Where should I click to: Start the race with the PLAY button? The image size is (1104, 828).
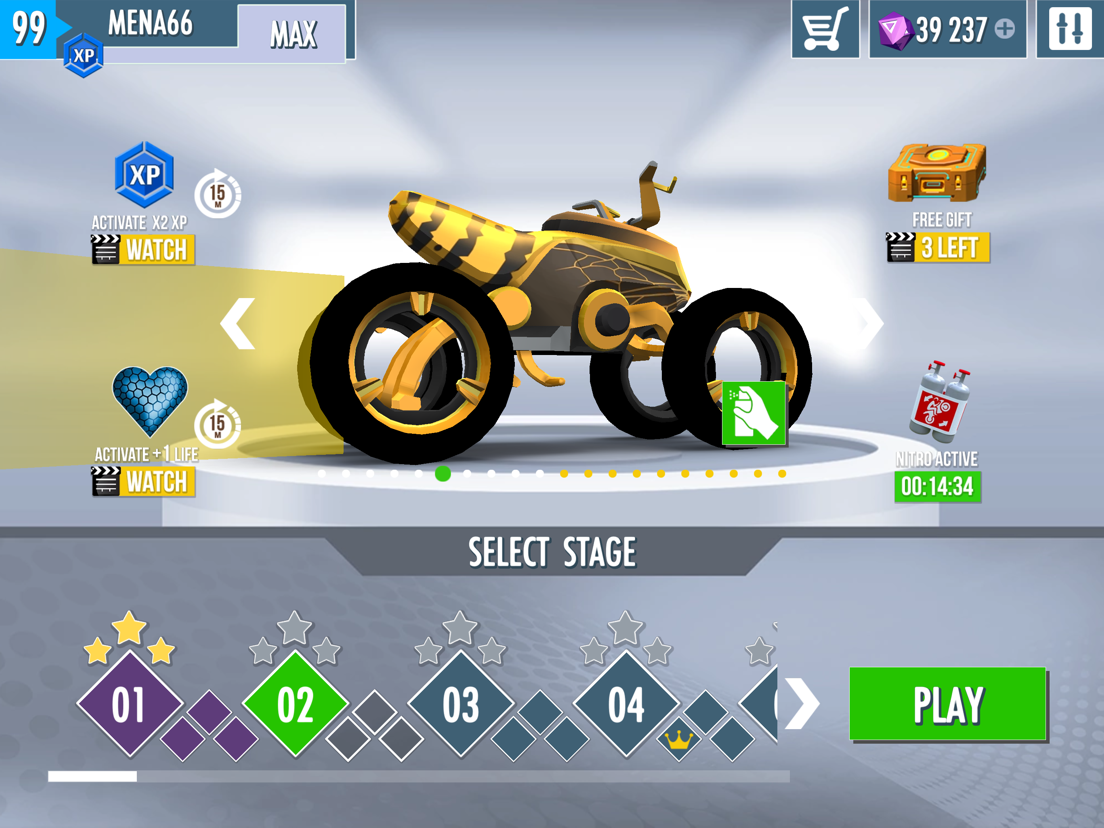947,705
